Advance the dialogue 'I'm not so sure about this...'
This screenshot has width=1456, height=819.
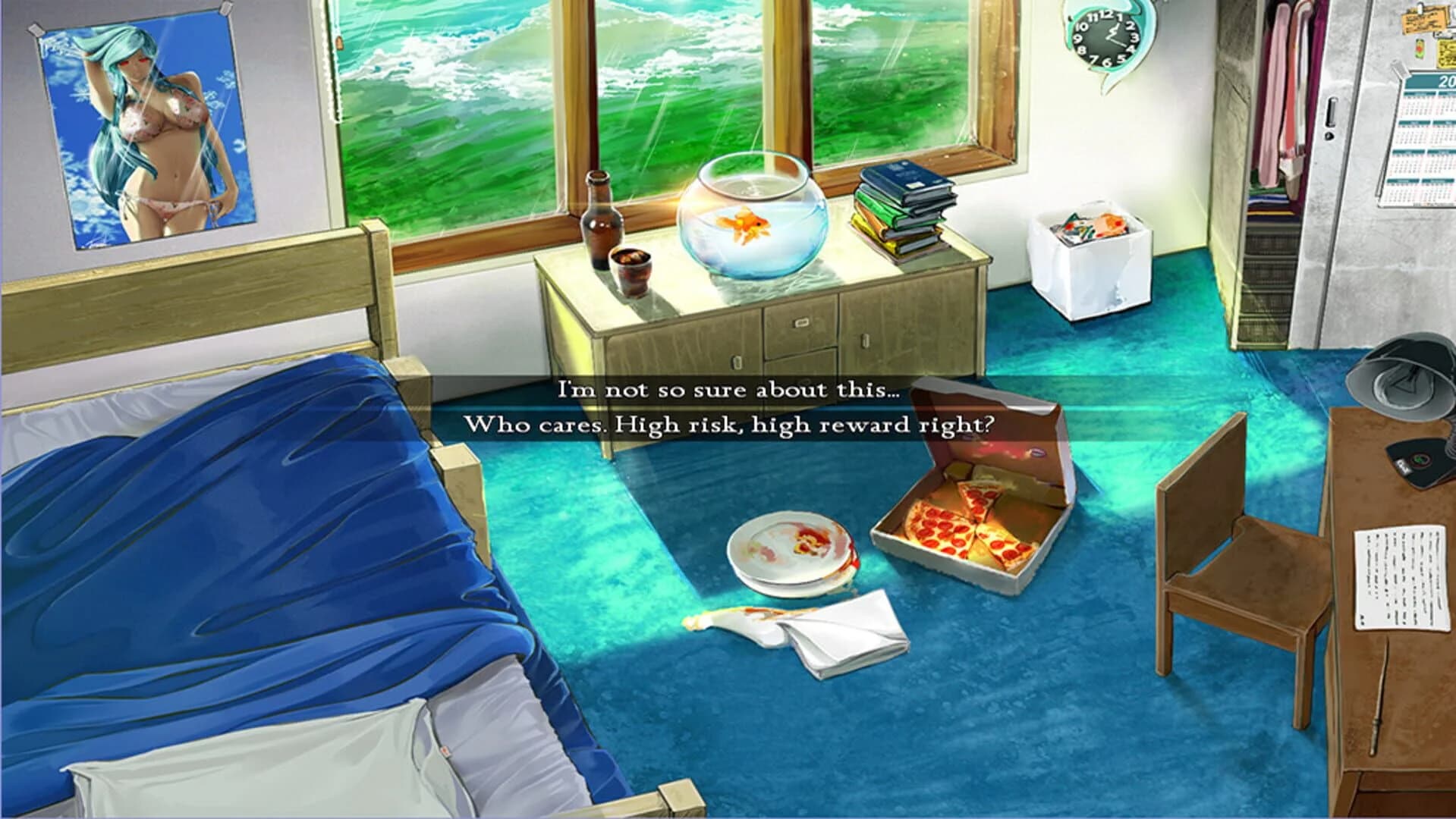pos(728,392)
